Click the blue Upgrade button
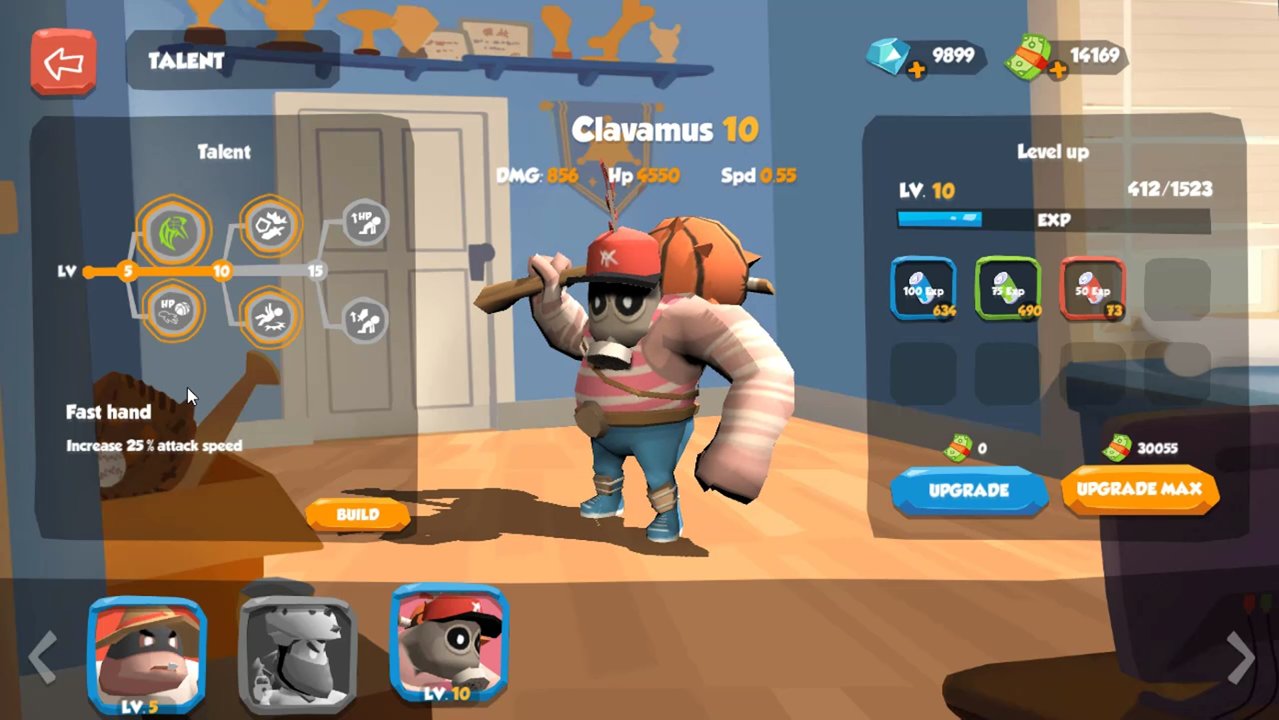The height and width of the screenshot is (720, 1279). click(968, 491)
